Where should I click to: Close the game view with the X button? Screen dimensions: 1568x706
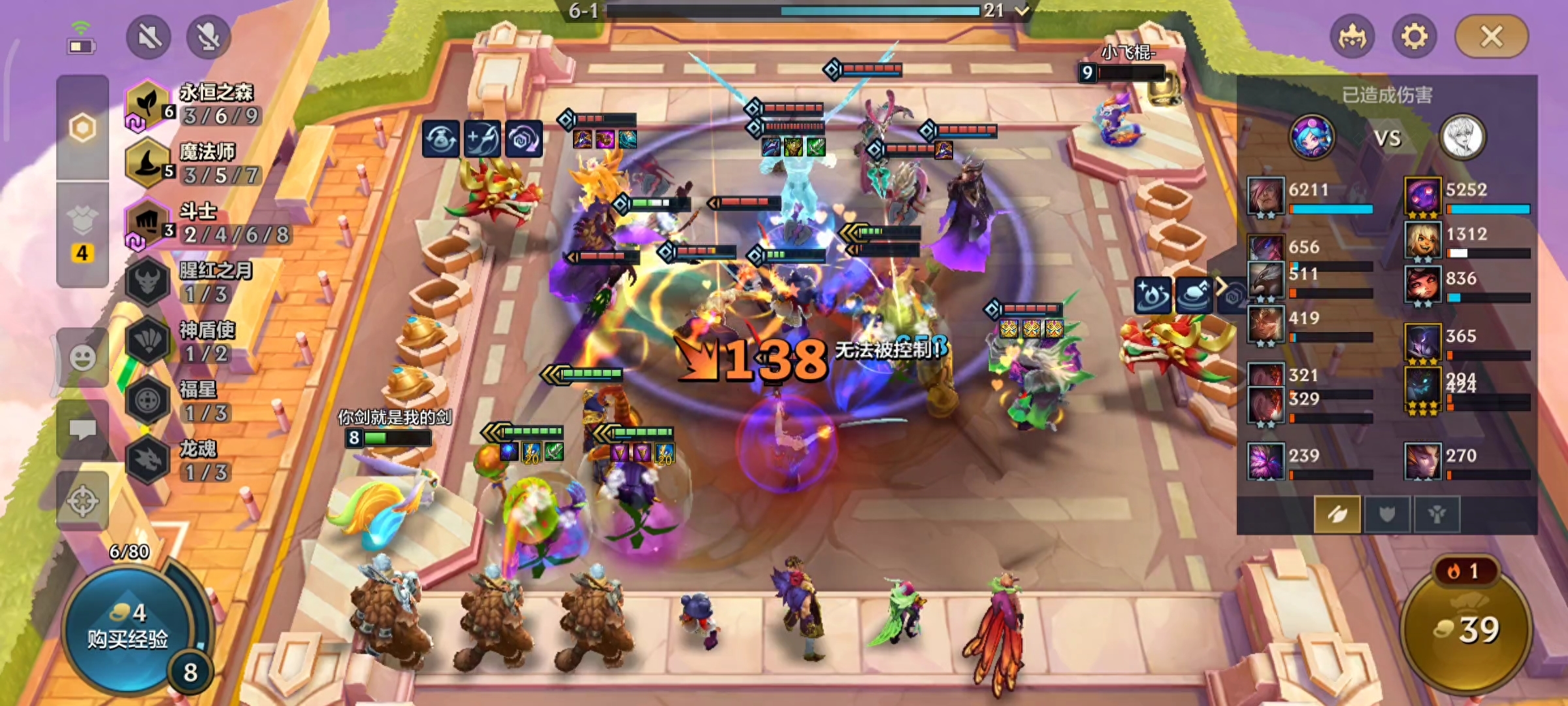pyautogui.click(x=1492, y=37)
